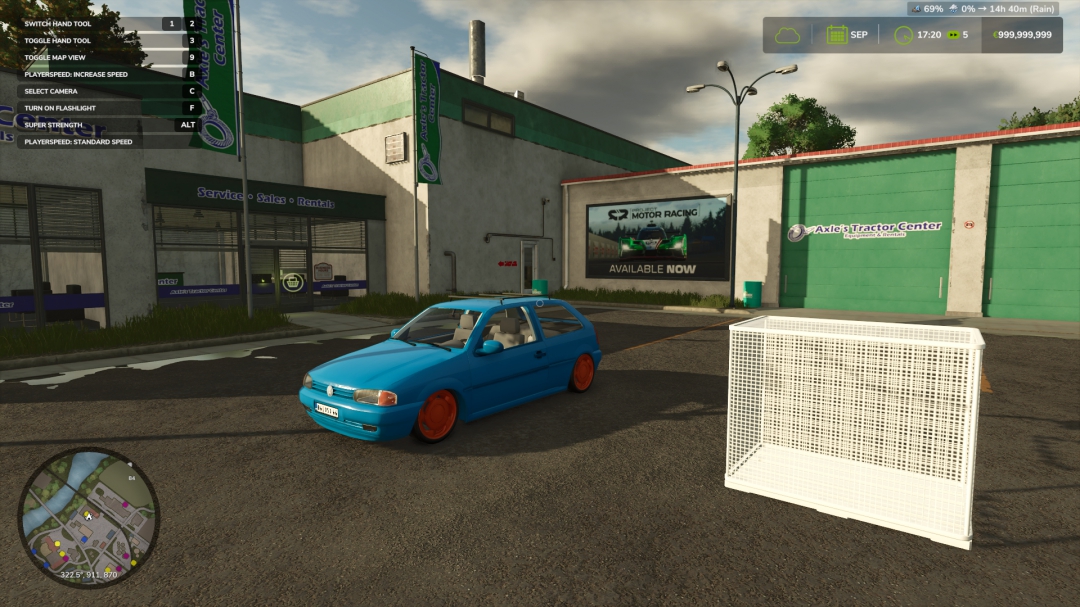Click the fast-forward time speed icon
Screen dimensions: 1080x607
click(952, 35)
